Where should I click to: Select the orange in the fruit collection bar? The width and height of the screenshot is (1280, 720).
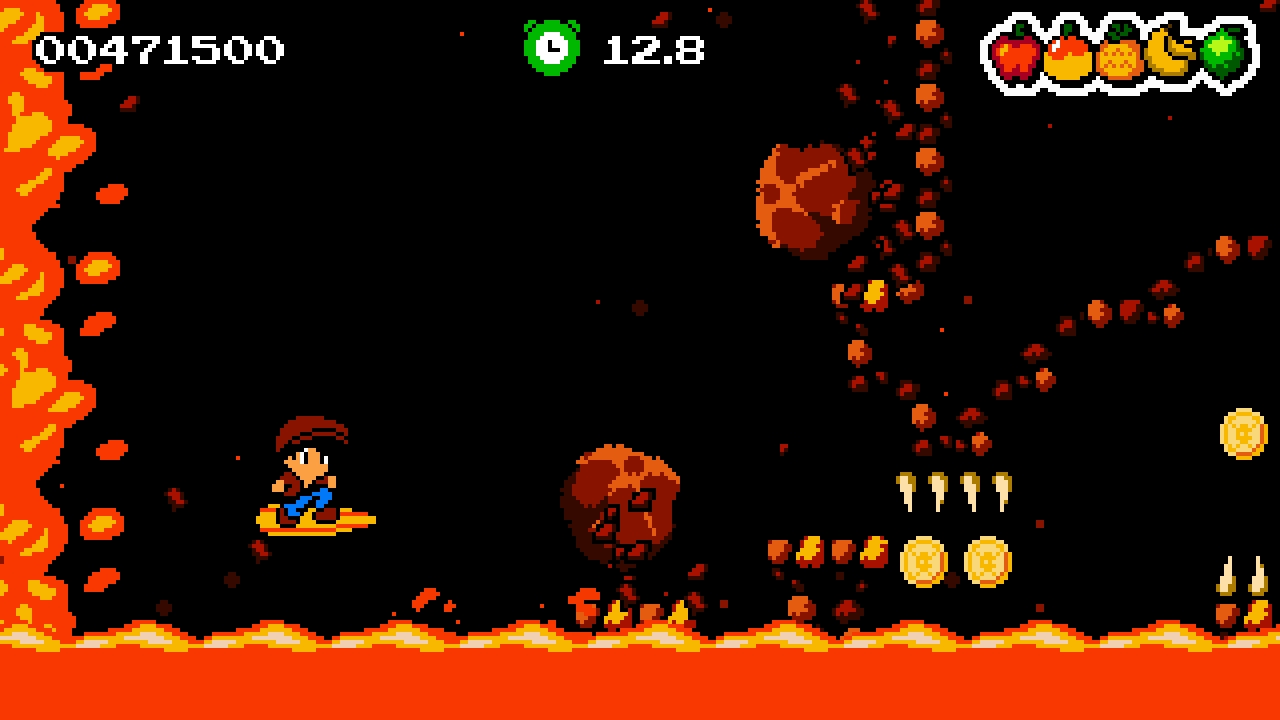[x=1068, y=55]
